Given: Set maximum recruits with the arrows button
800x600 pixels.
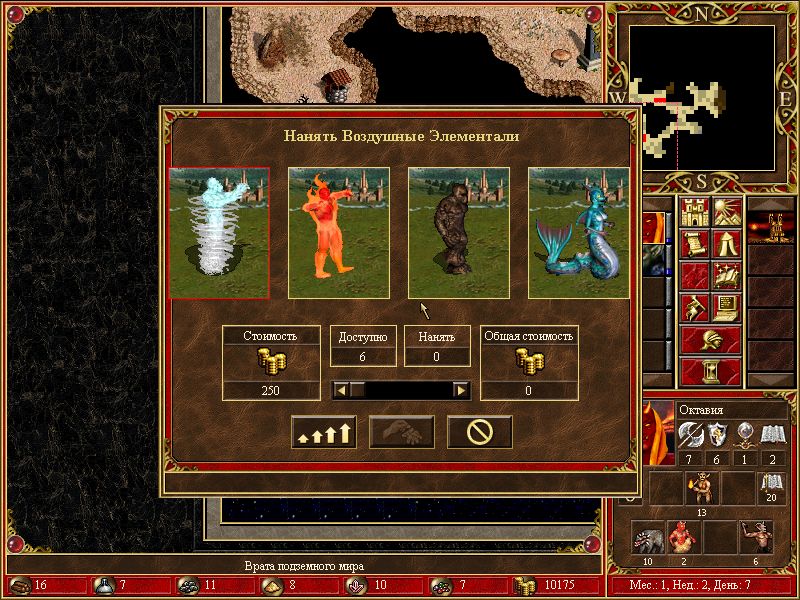Looking at the screenshot, I should (x=324, y=432).
